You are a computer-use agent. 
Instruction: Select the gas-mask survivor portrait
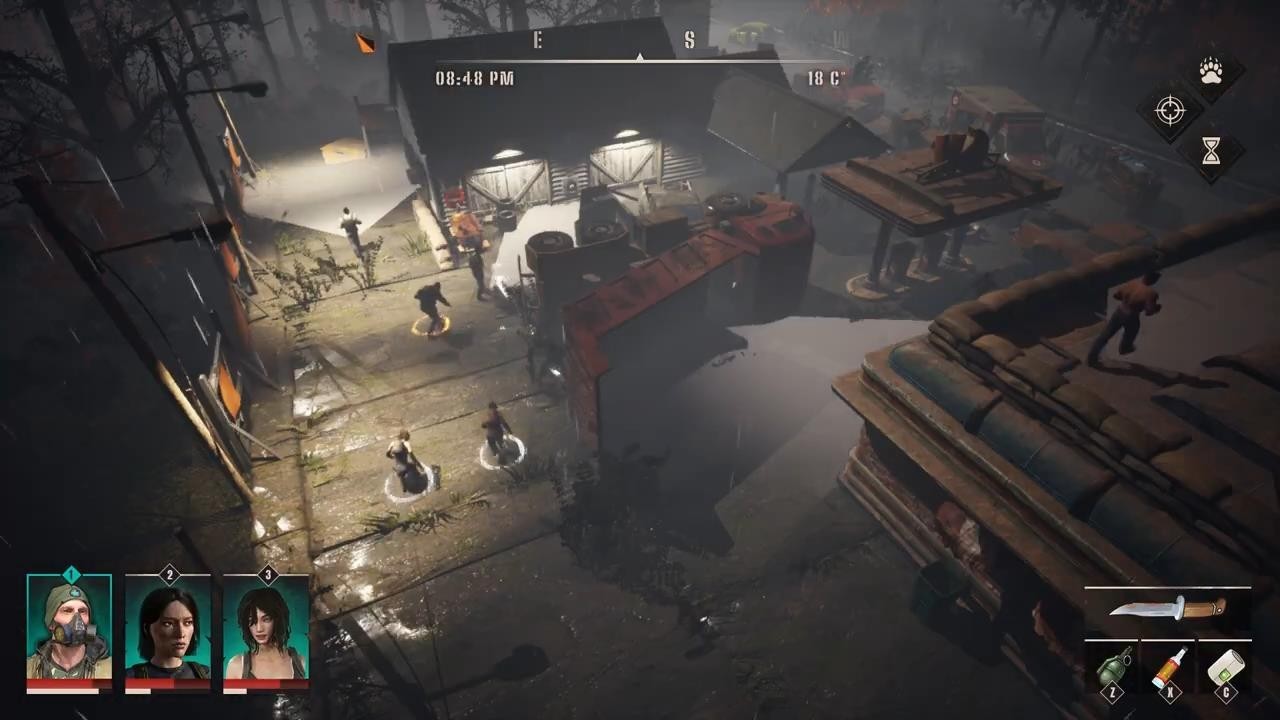click(69, 629)
